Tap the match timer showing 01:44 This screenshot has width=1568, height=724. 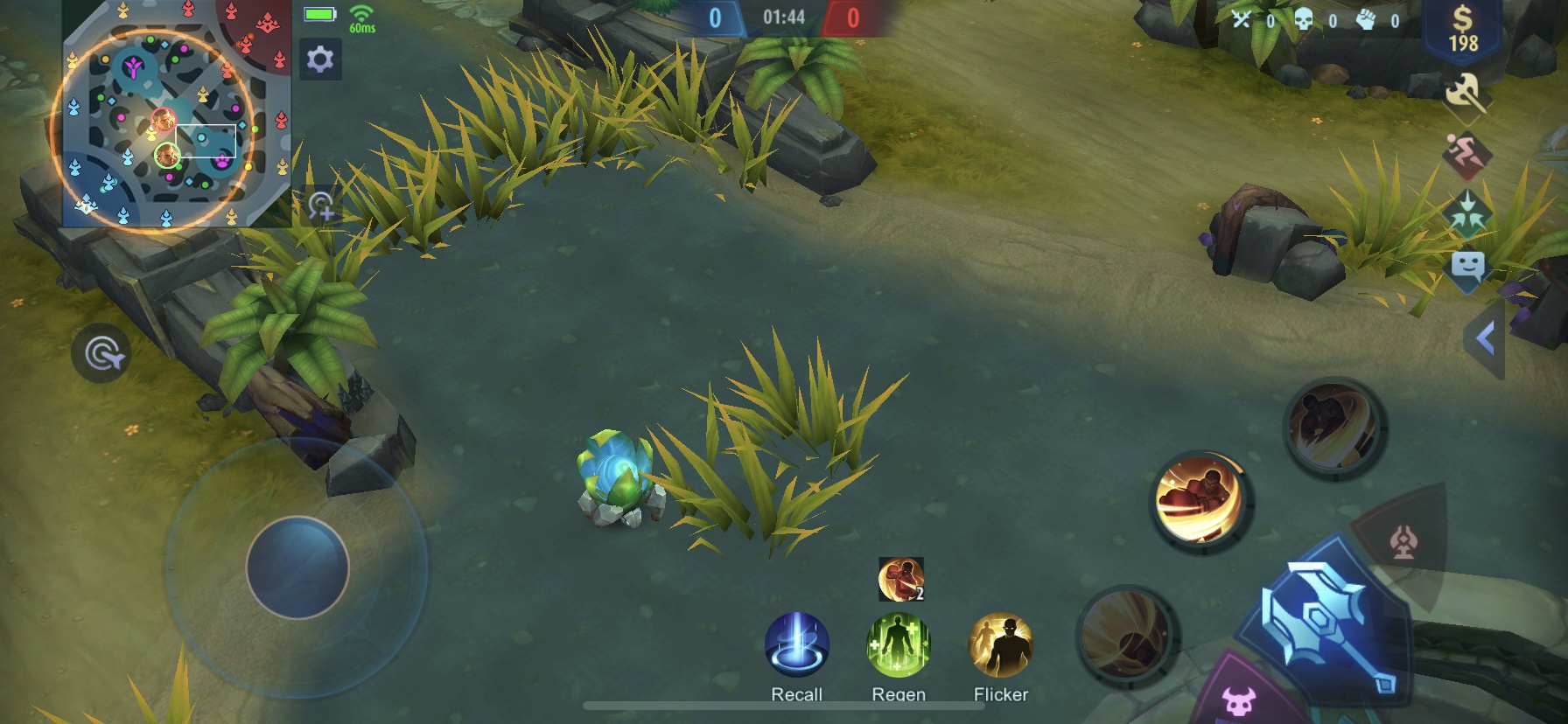pos(786,15)
